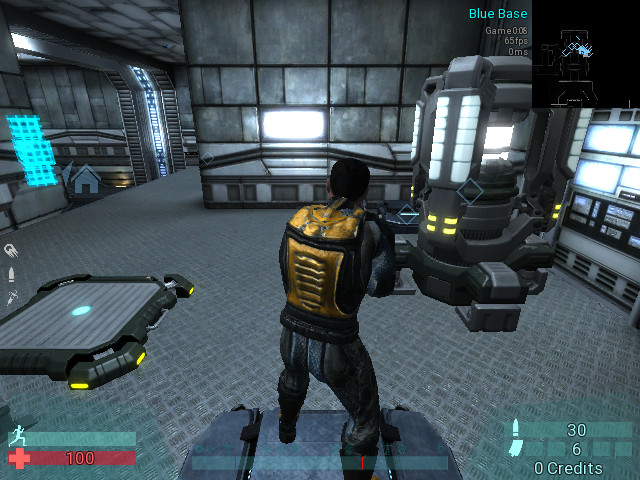Screen dimensions: 640x480
Task: Select the bullet ammo inventory icon
Action: pyautogui.click(x=11, y=273)
